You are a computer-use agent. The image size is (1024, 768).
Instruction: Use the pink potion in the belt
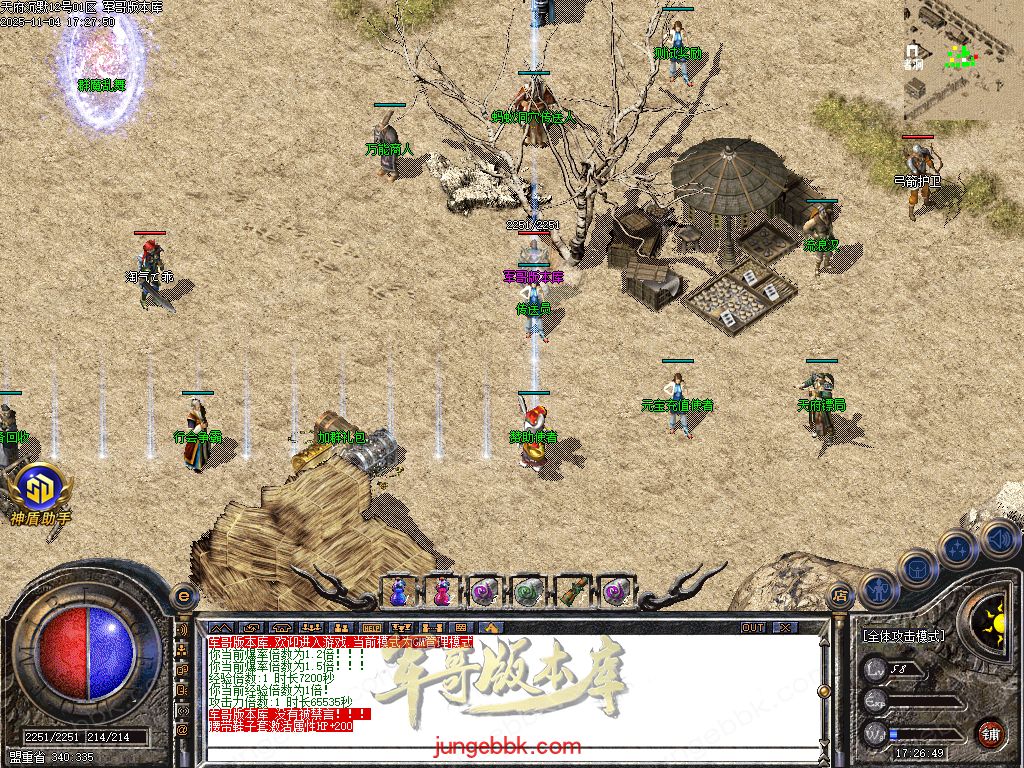[x=441, y=591]
